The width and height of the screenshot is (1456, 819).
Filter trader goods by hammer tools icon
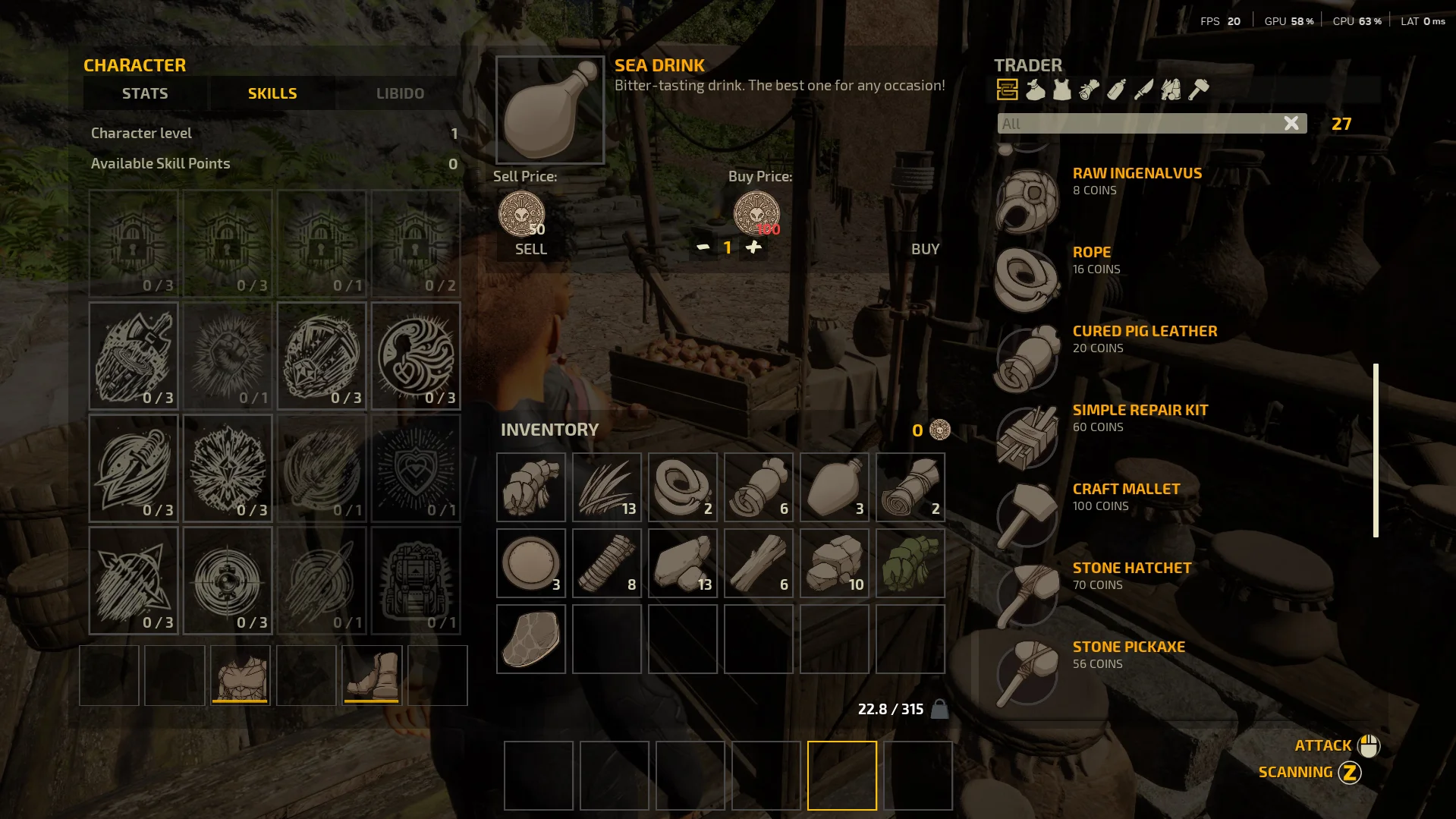coord(1198,90)
